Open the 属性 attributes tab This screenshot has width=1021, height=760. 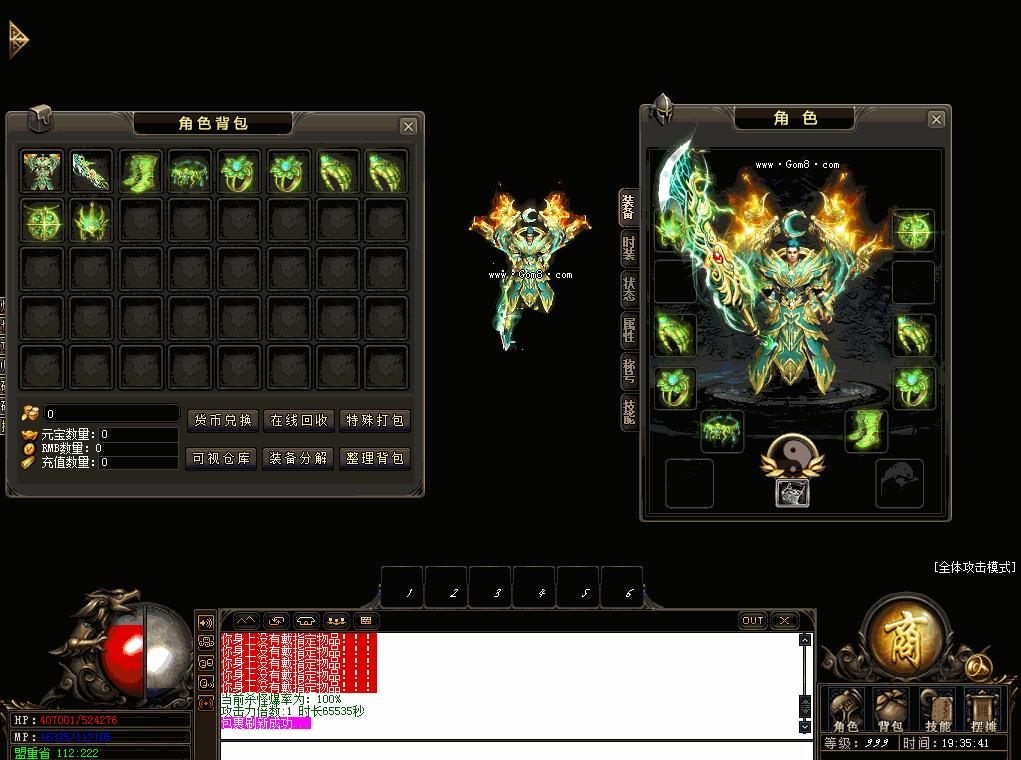[x=629, y=329]
